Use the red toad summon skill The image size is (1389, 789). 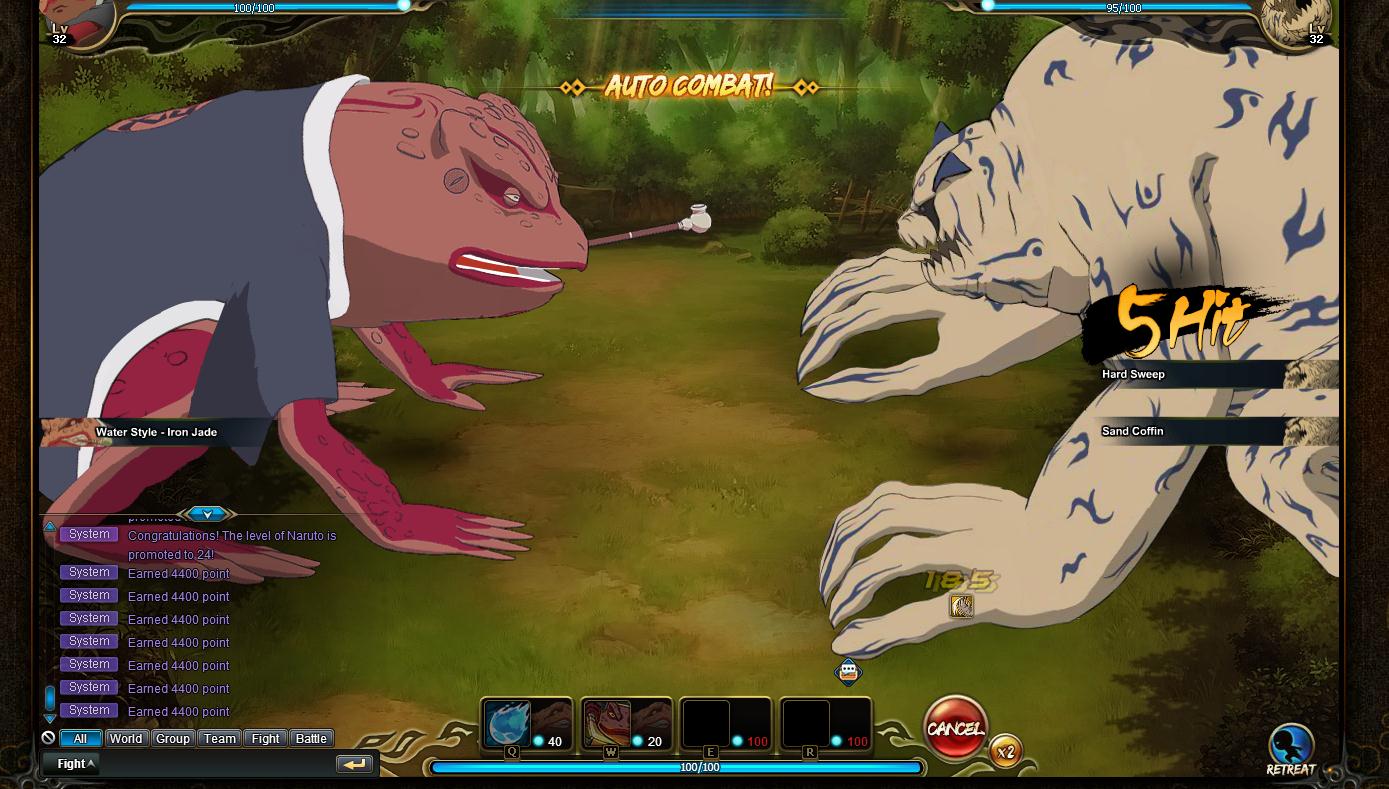(x=607, y=723)
